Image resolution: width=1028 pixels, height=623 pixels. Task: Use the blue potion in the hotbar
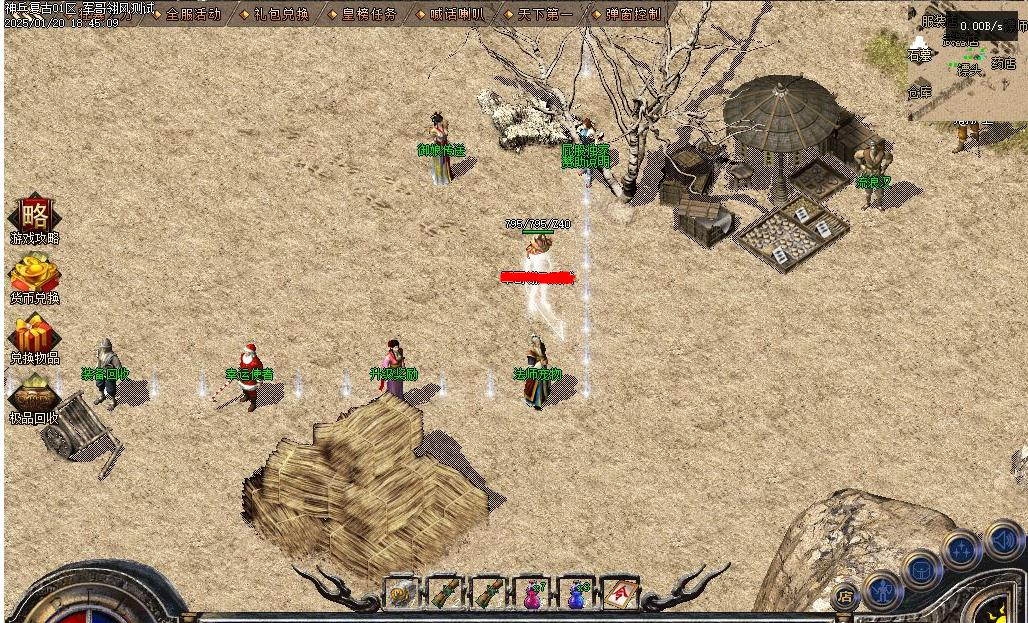[x=576, y=594]
